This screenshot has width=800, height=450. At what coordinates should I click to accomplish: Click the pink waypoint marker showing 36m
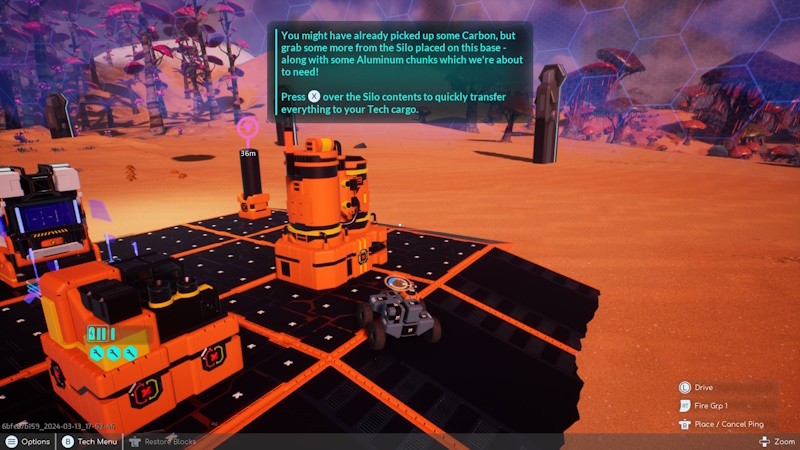(248, 129)
